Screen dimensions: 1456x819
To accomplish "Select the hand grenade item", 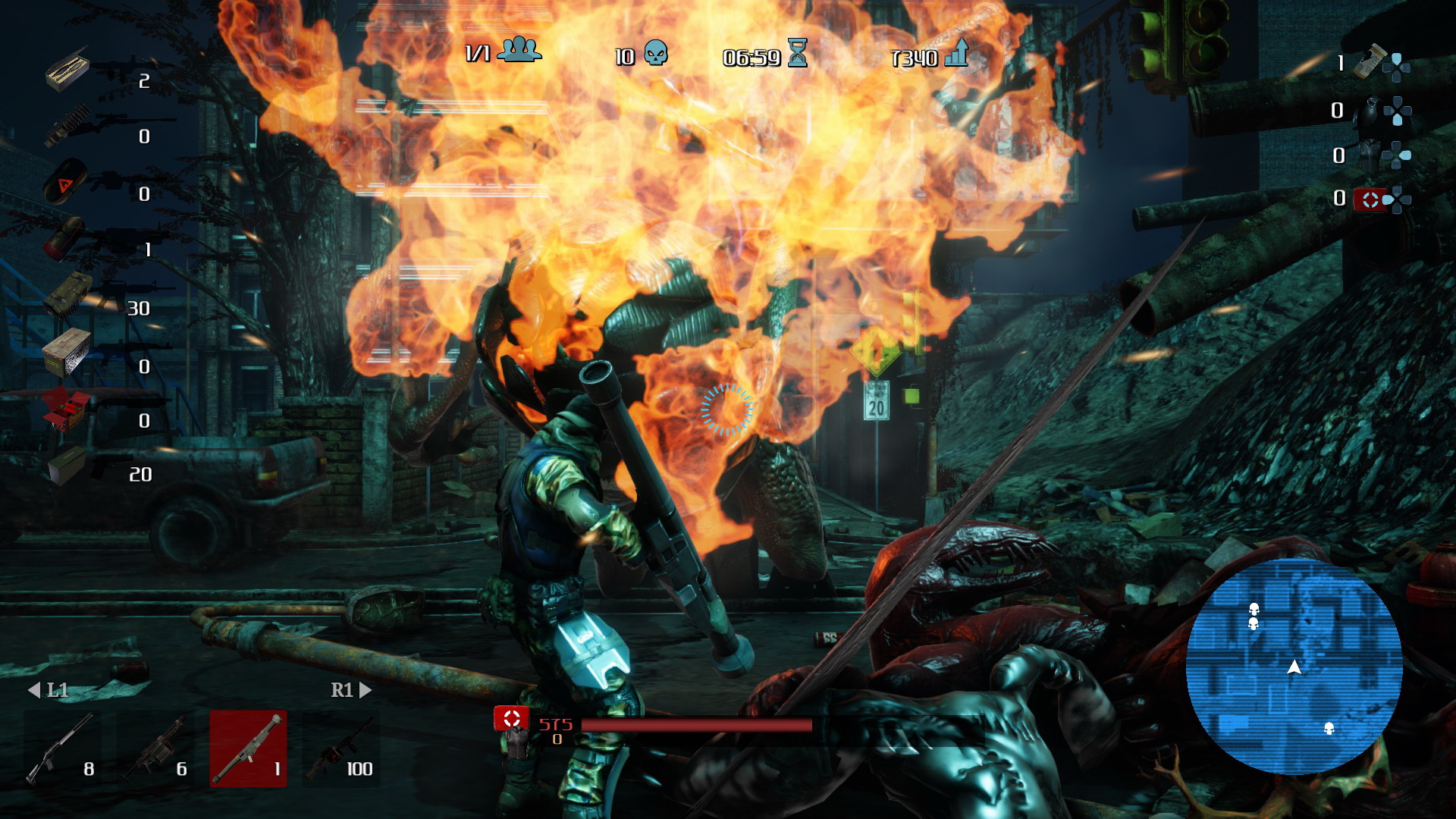I will coord(1370,111).
